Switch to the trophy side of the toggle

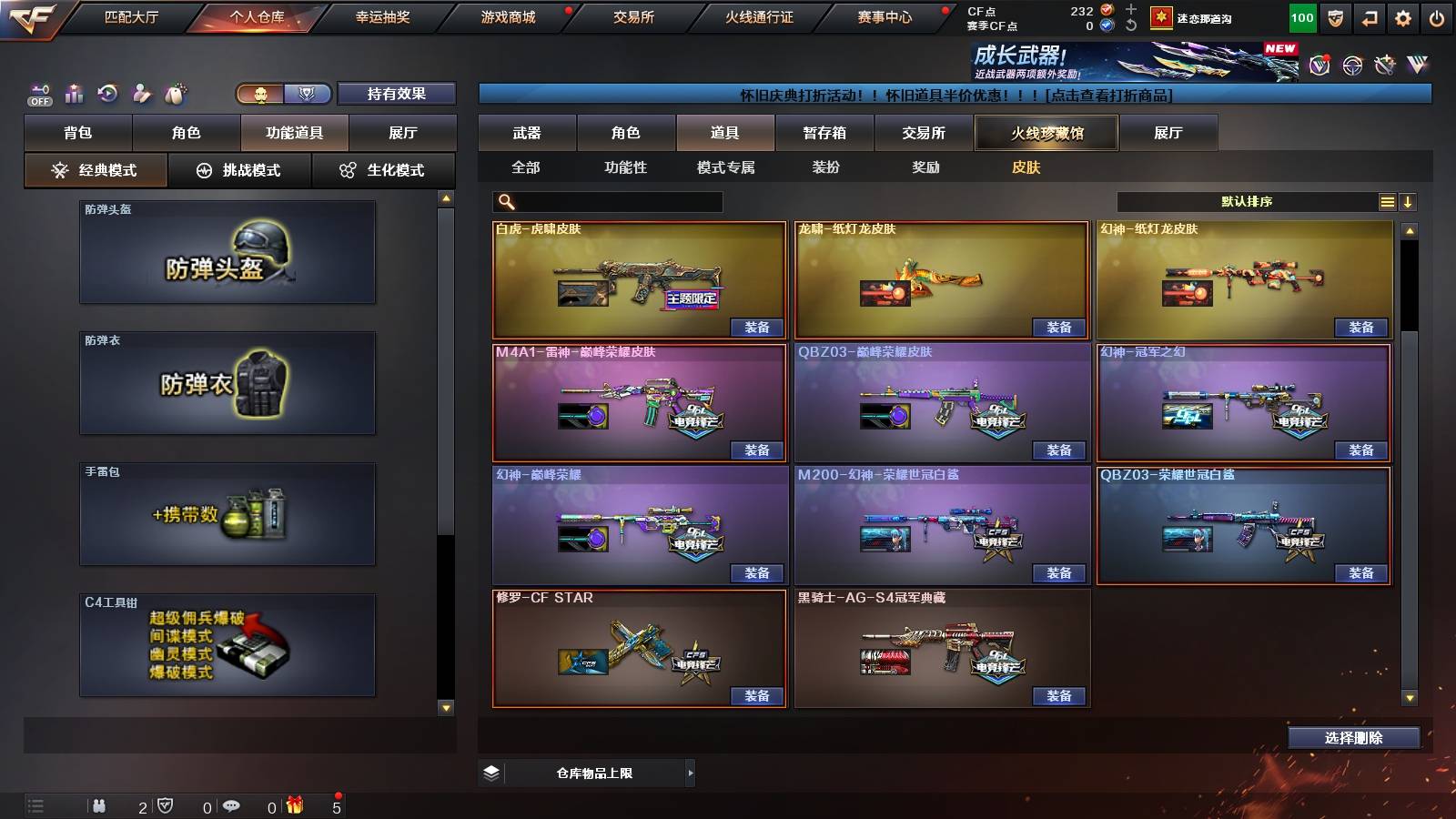click(x=308, y=93)
